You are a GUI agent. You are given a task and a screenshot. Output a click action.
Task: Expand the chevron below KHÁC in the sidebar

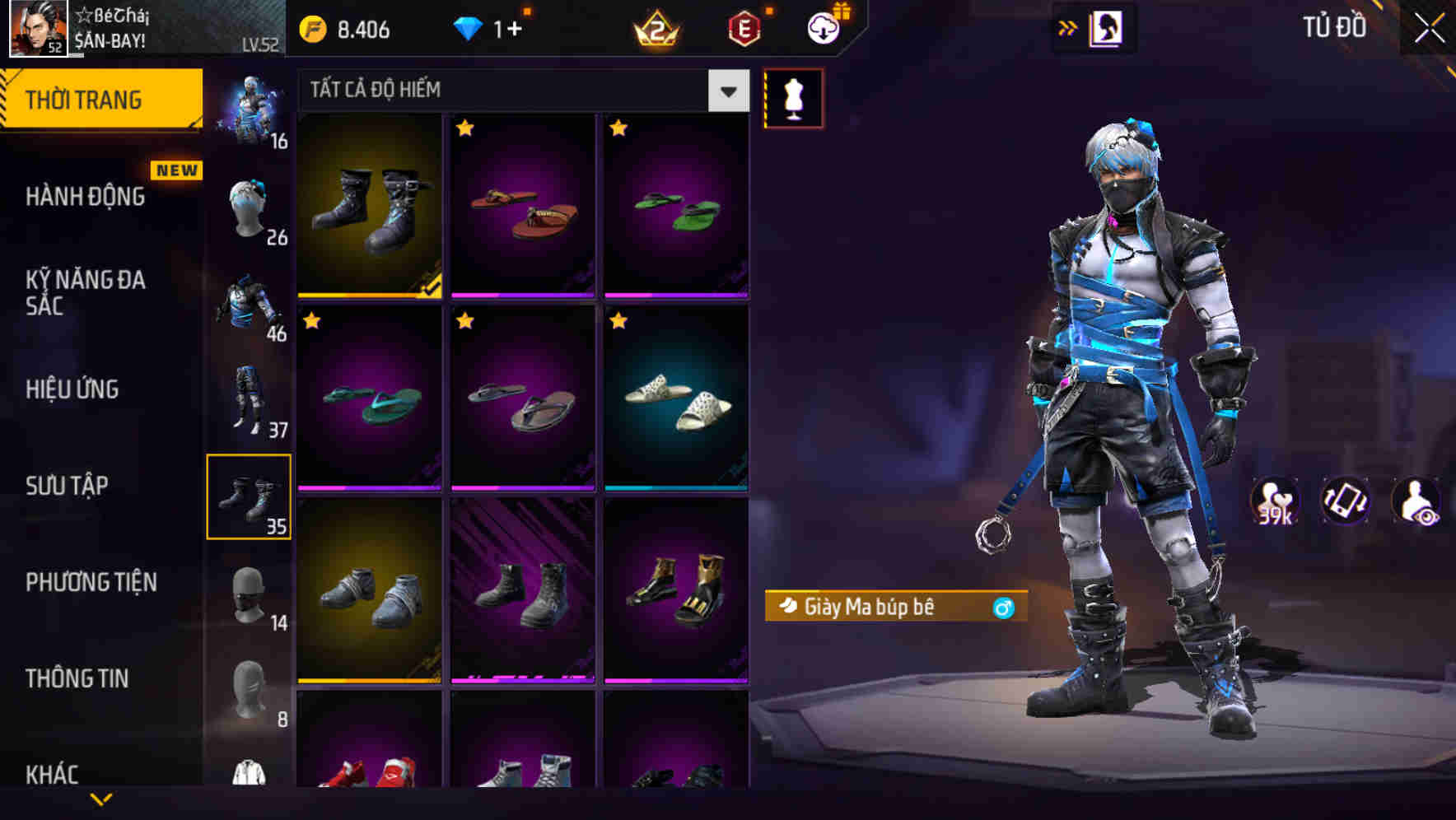[101, 799]
